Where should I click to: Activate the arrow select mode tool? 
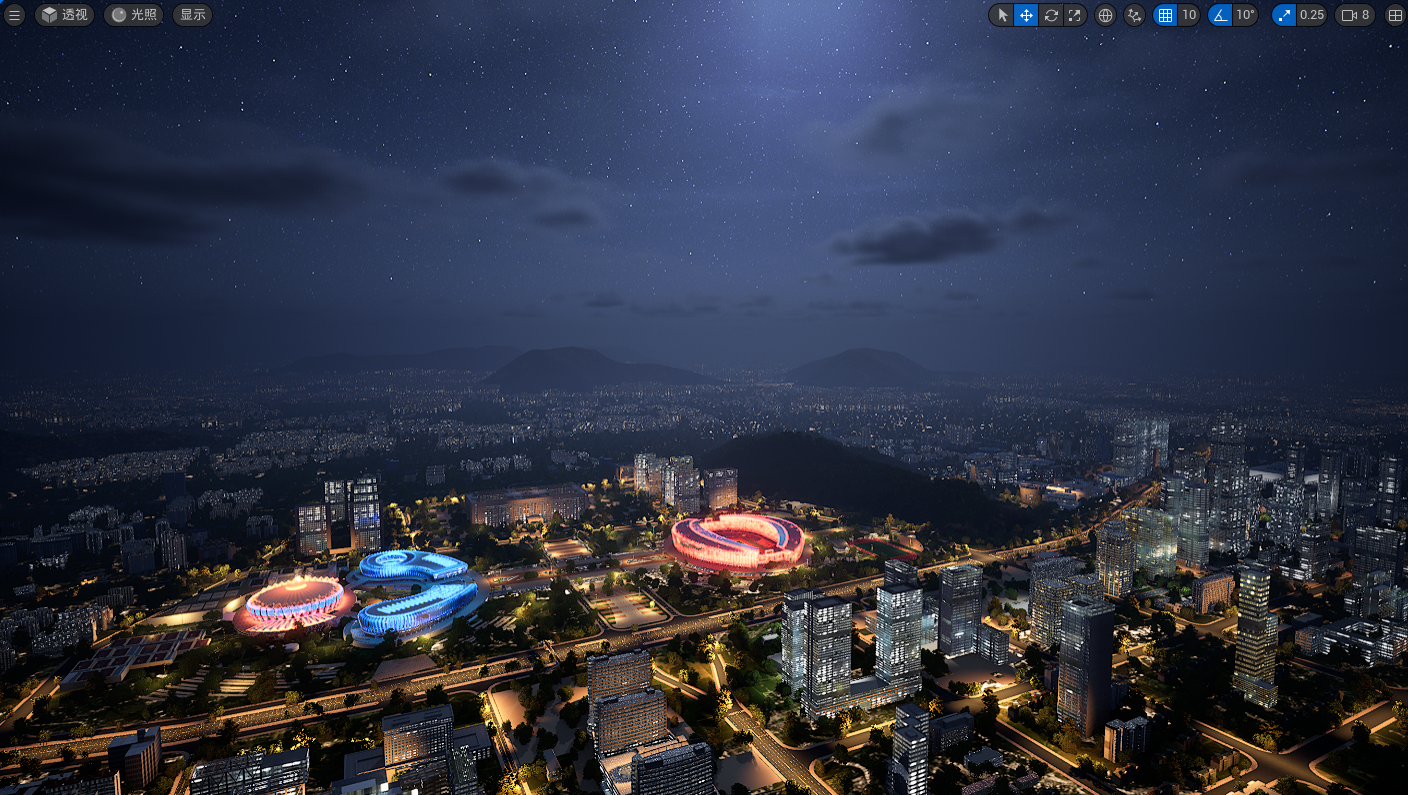[x=1003, y=15]
